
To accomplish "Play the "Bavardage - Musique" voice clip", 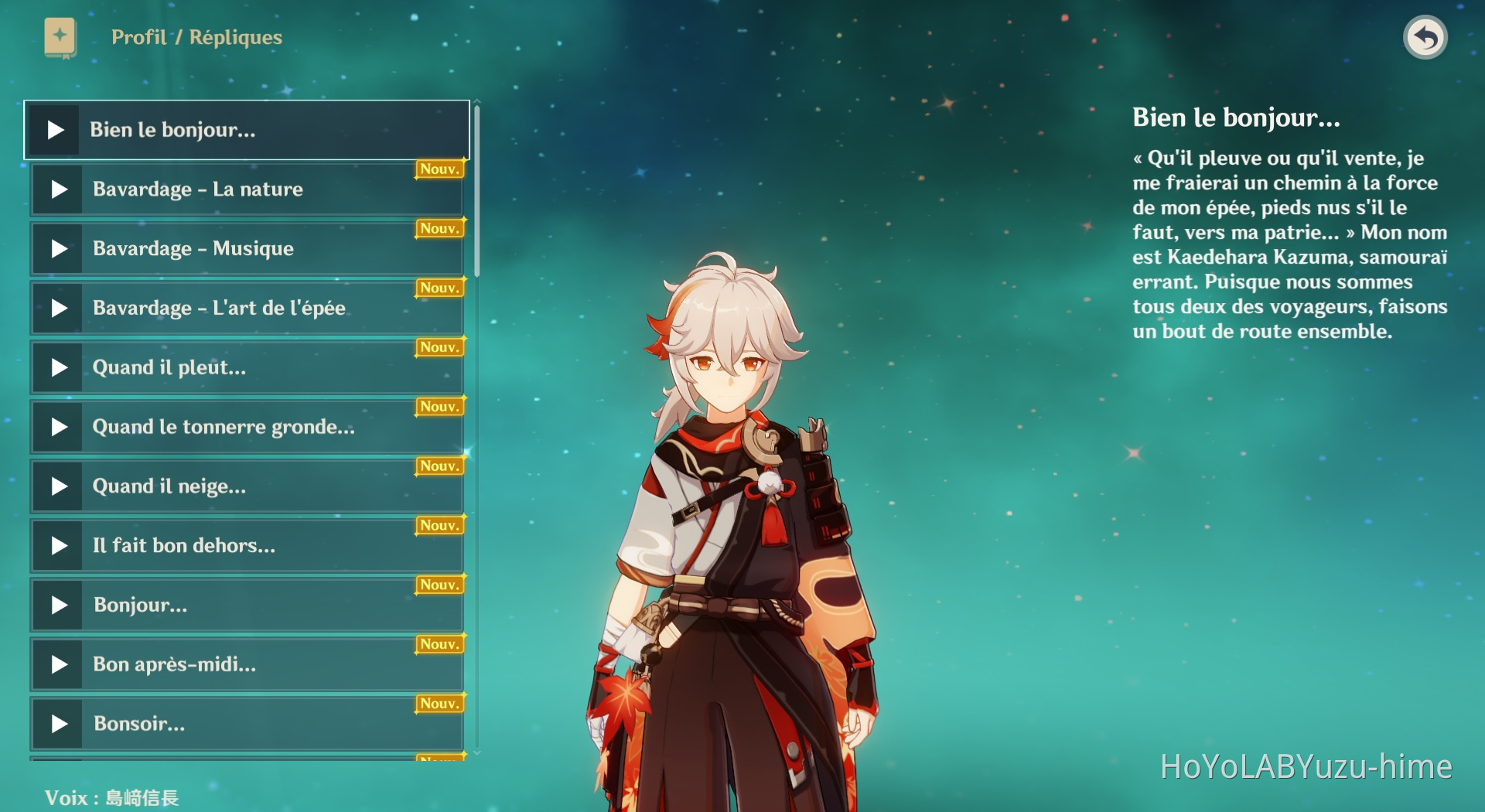I will [57, 248].
